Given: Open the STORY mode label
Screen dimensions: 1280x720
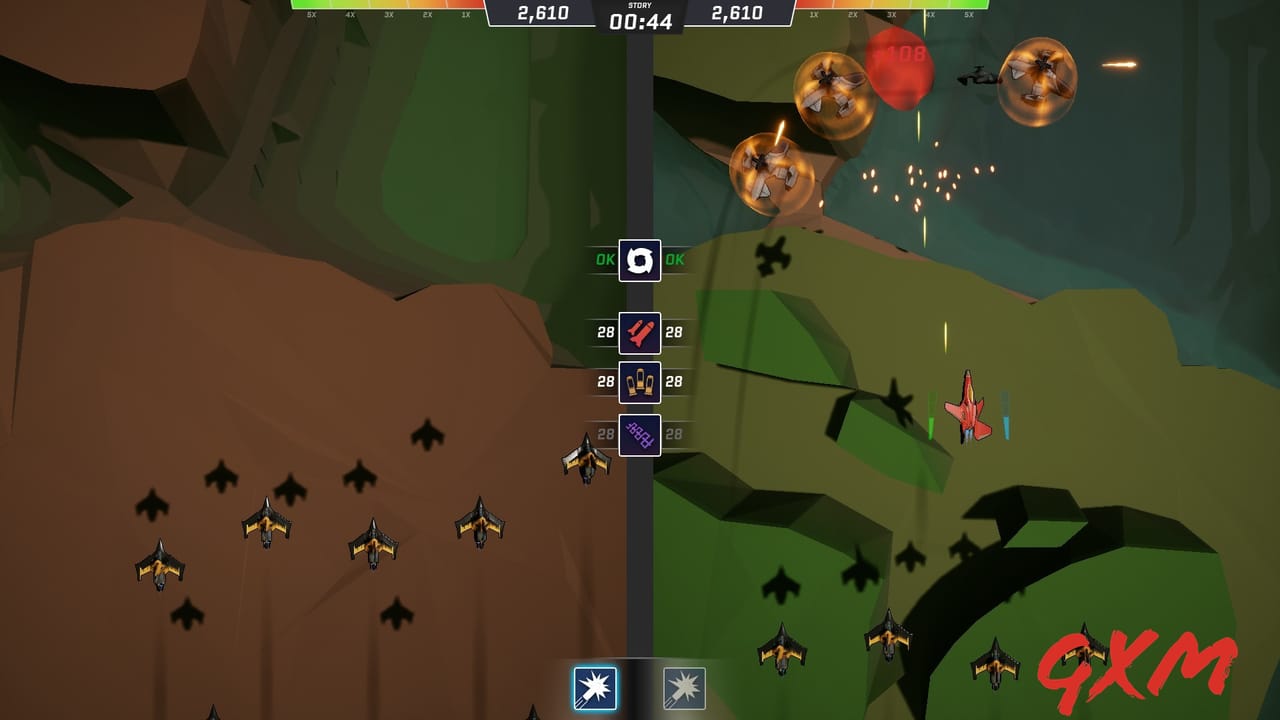Looking at the screenshot, I should click(639, 7).
